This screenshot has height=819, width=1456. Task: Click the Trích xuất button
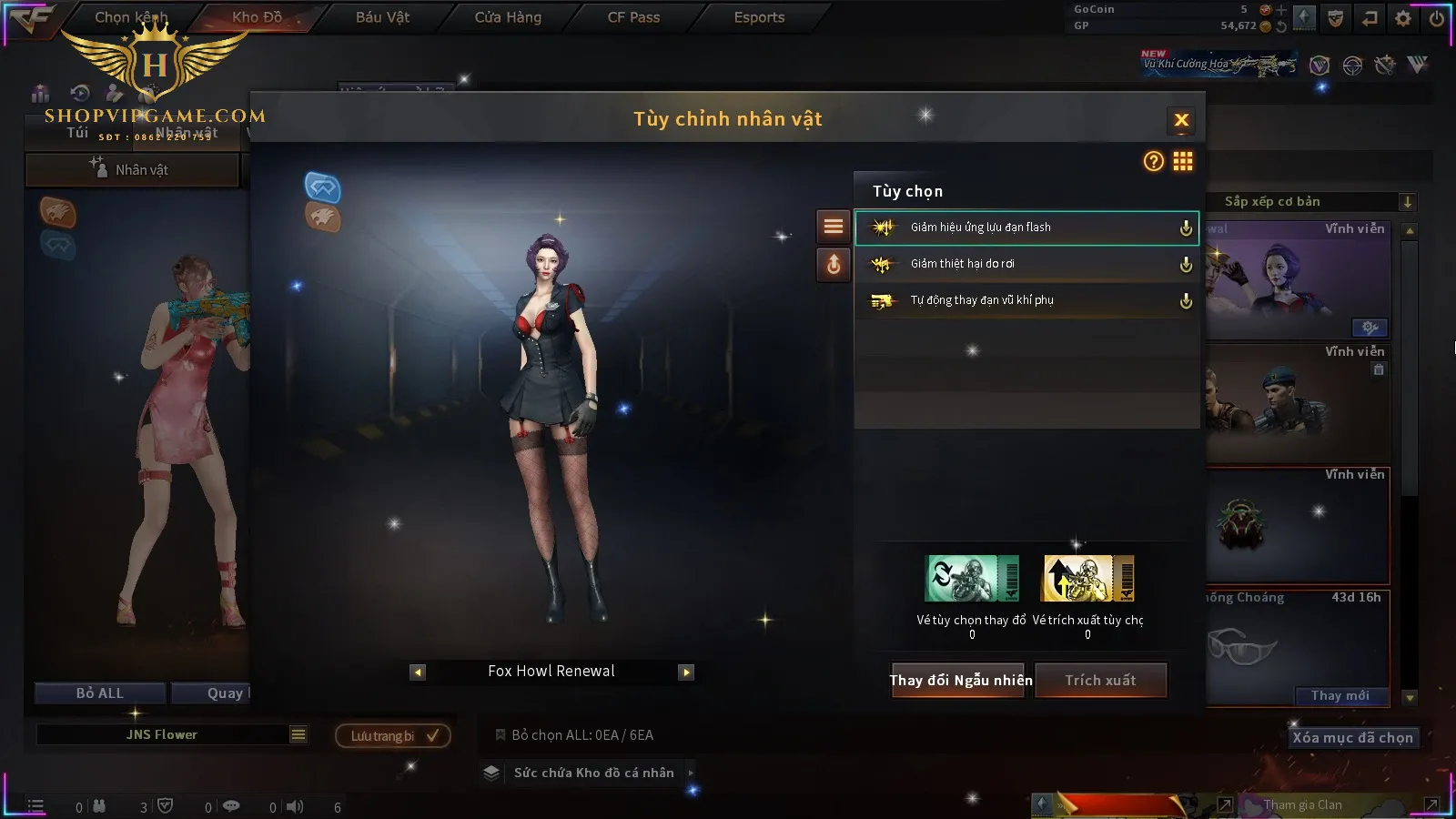1100,681
